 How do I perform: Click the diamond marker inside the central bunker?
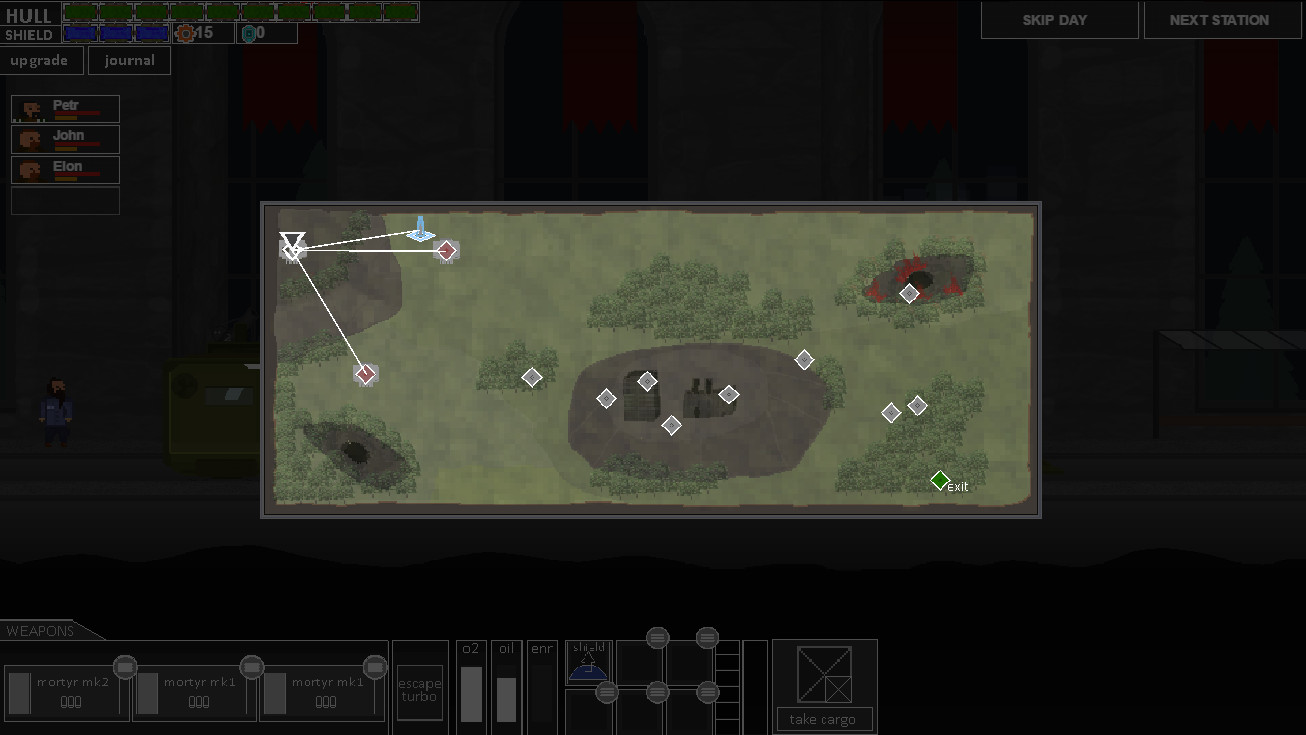coord(647,381)
